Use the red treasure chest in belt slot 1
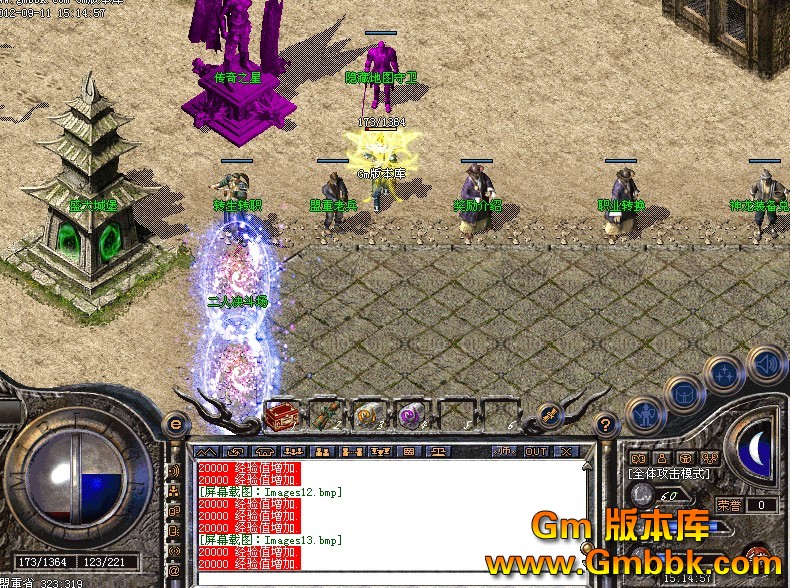 point(280,415)
